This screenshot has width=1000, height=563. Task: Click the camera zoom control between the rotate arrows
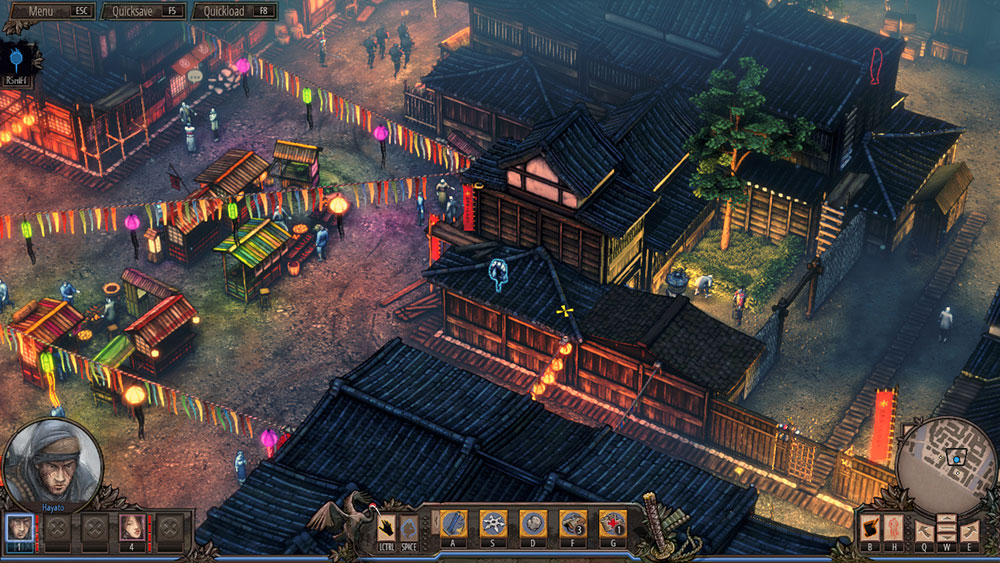[947, 529]
